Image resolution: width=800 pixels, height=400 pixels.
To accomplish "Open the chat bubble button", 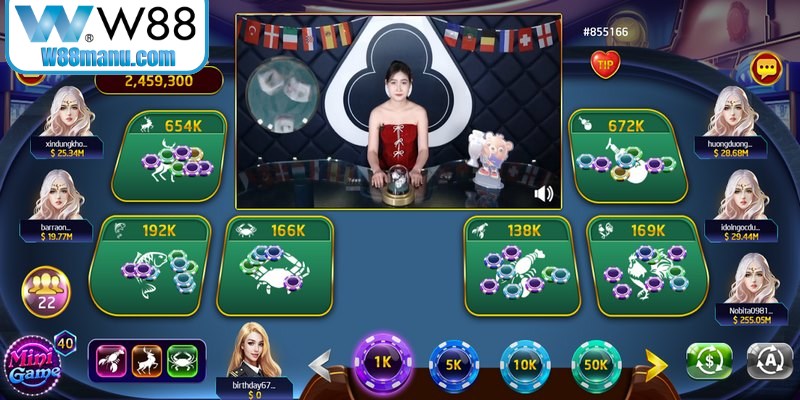I will click(x=766, y=68).
